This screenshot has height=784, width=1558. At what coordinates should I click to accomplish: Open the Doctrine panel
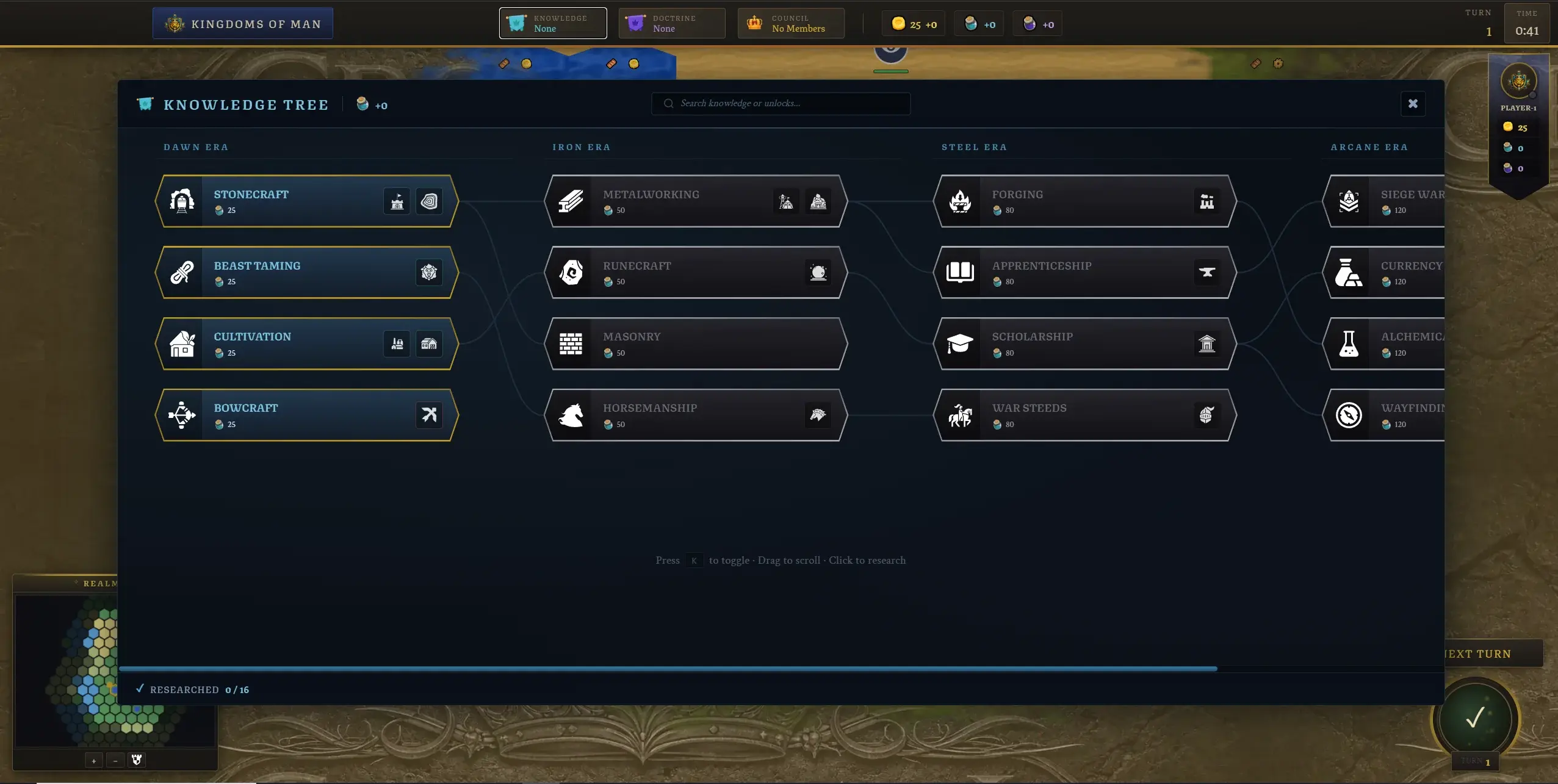[671, 23]
